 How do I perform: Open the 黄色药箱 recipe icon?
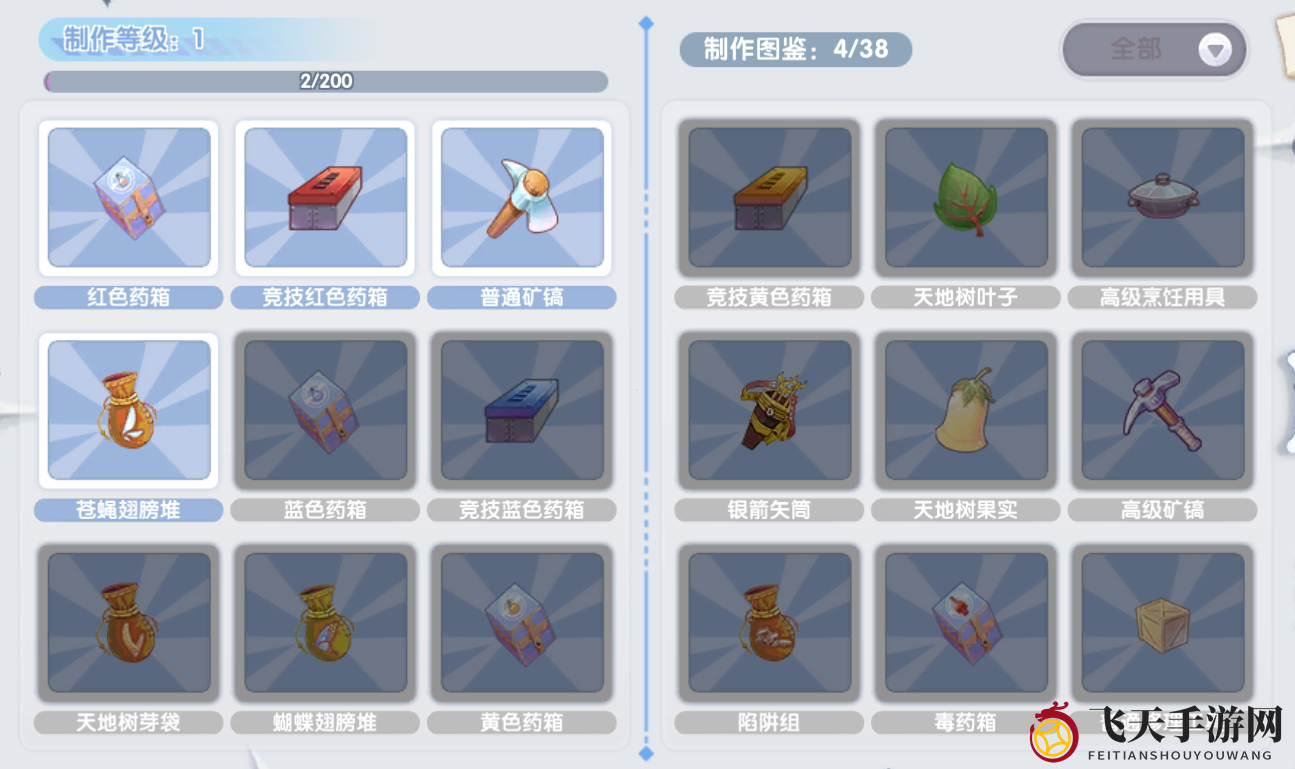click(521, 622)
